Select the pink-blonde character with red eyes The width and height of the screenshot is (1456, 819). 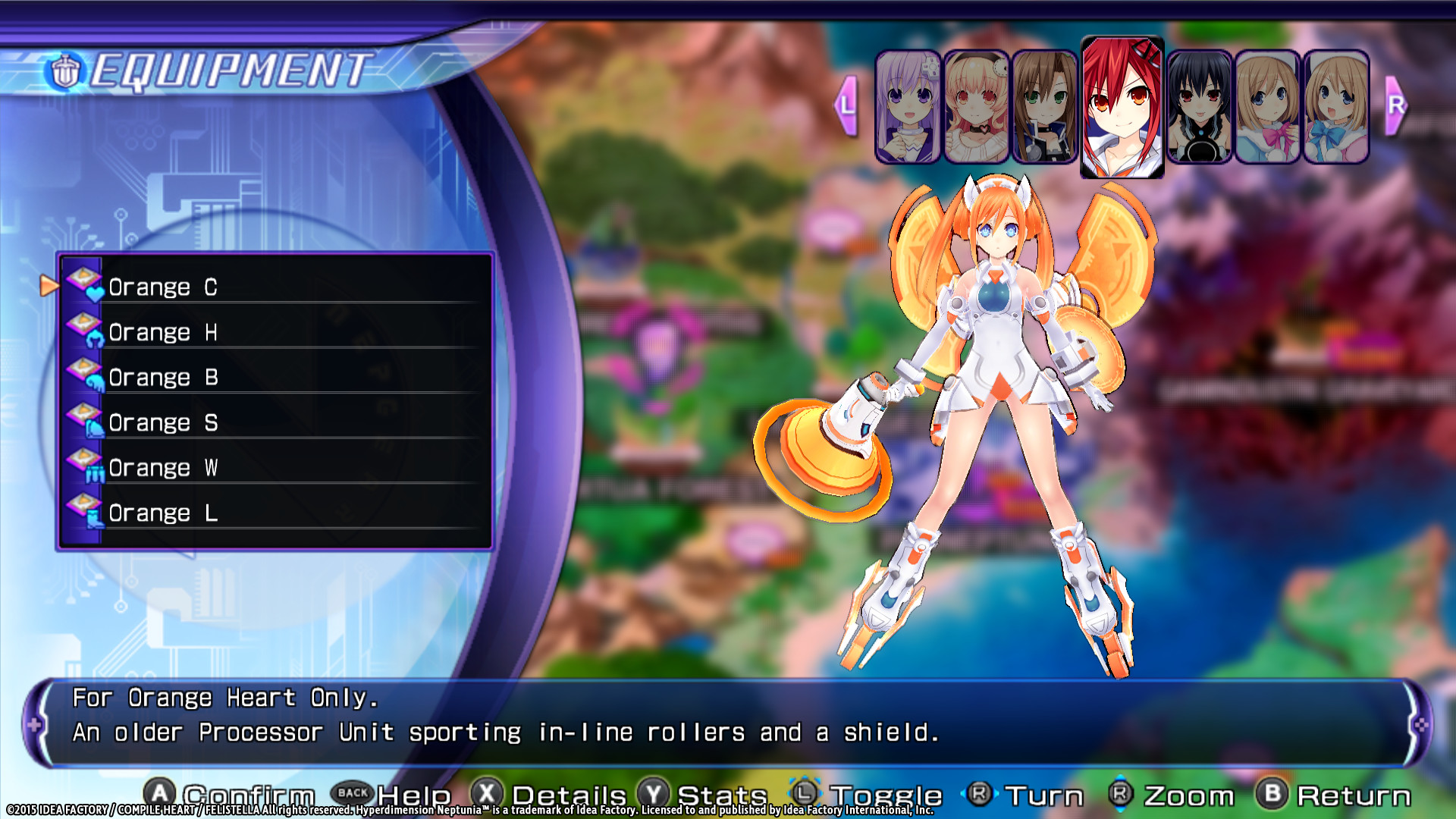tap(976, 107)
